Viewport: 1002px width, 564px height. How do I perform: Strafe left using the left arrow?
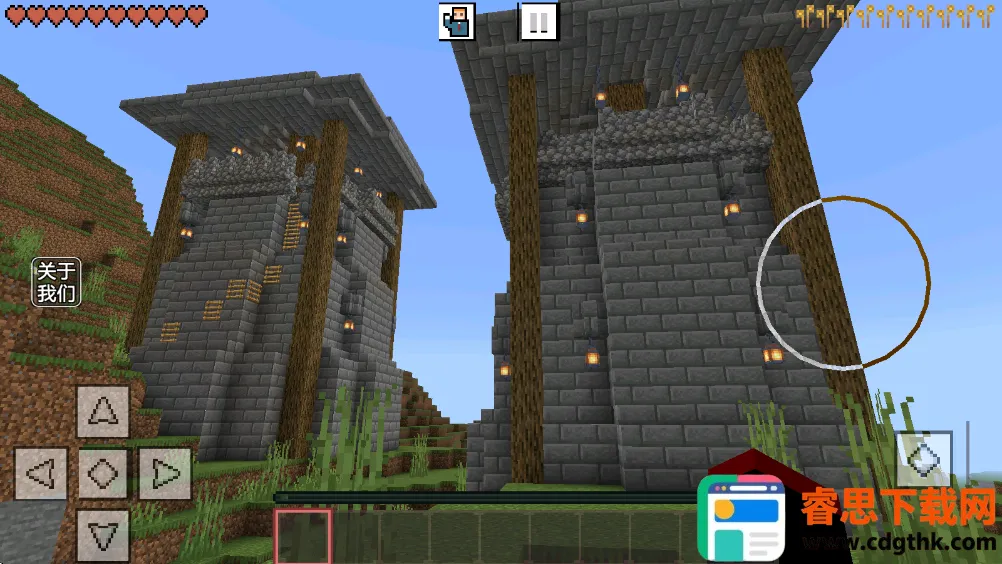tap(41, 474)
